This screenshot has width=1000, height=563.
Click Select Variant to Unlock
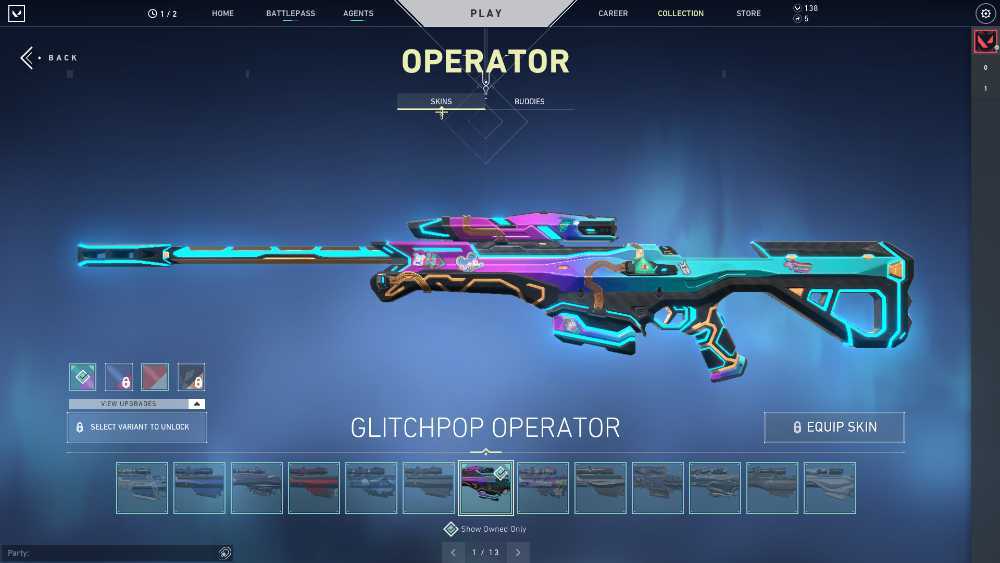137,427
